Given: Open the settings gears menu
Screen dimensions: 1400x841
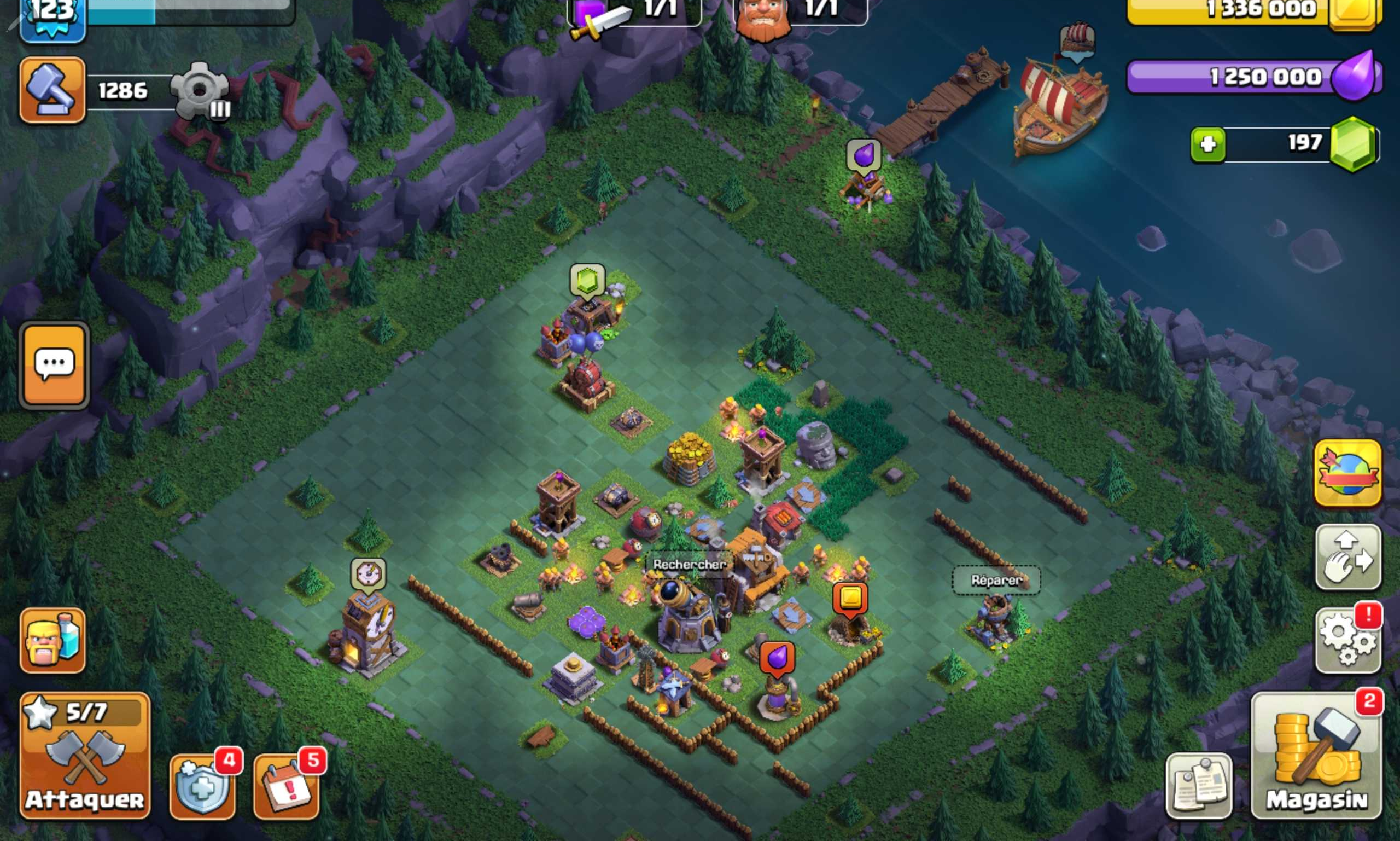Looking at the screenshot, I should coord(1347,641).
